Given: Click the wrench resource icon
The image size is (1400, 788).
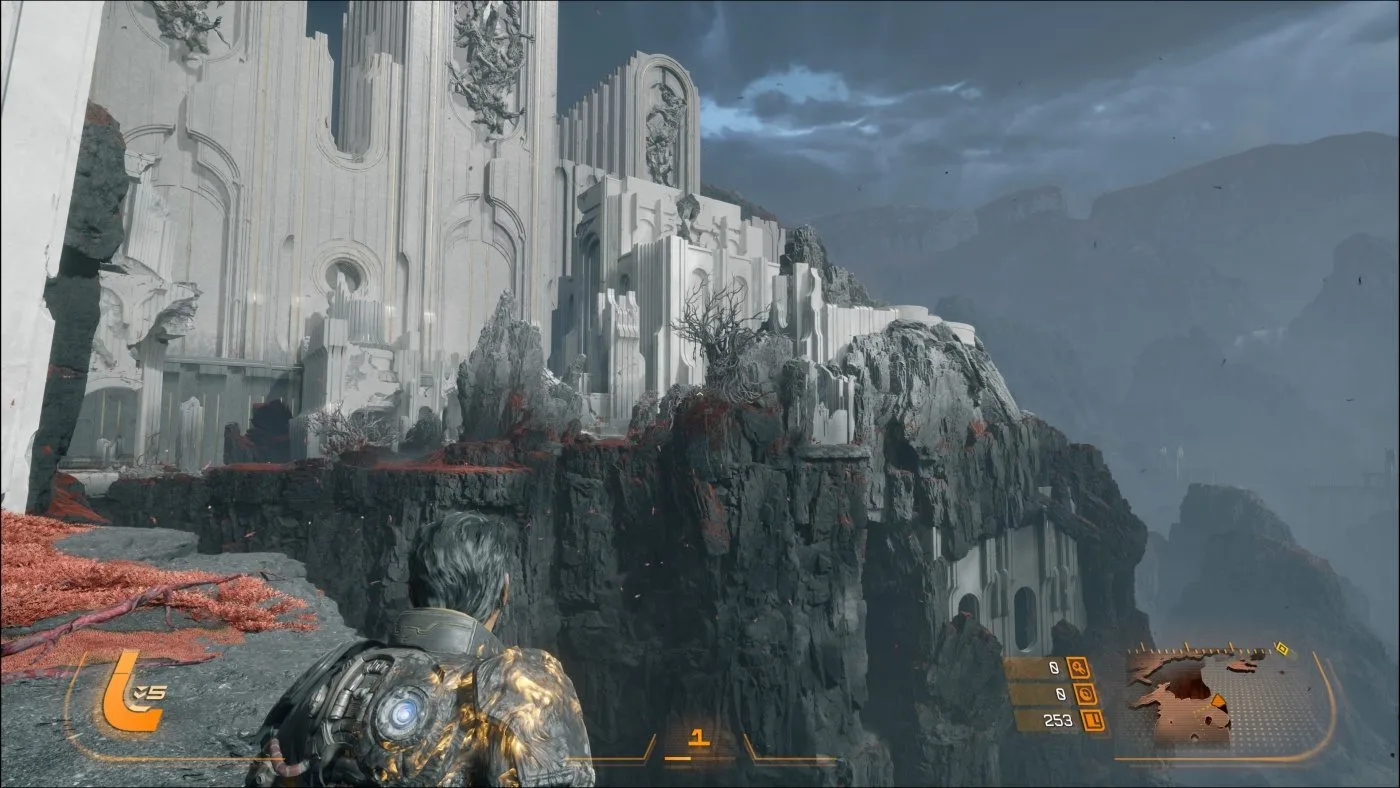Looking at the screenshot, I should pyautogui.click(x=1078, y=667).
